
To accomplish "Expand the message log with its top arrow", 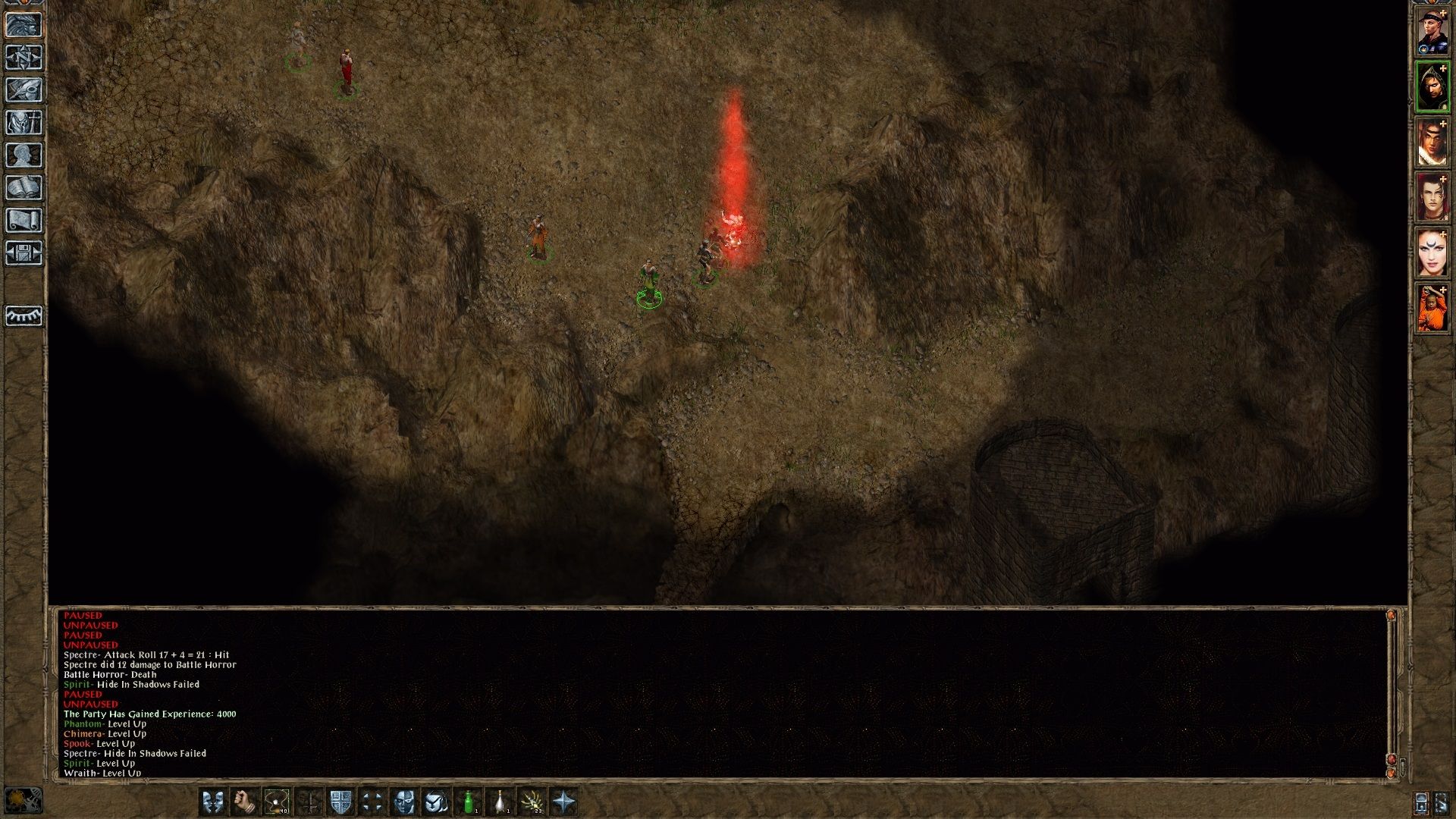I will coord(1391,616).
